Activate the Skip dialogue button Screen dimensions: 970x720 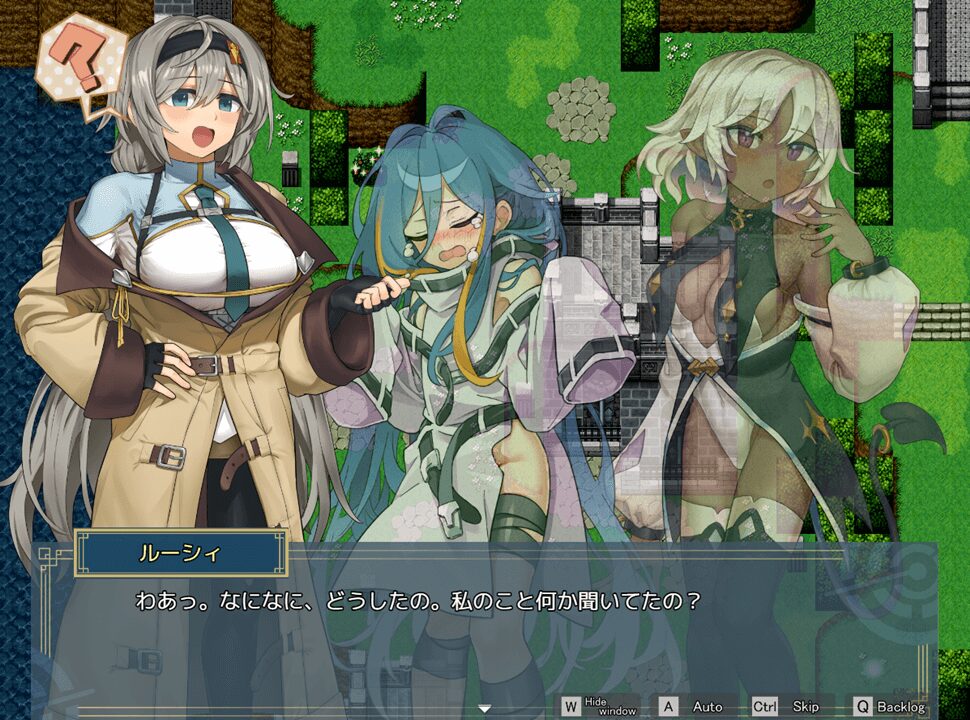point(787,706)
